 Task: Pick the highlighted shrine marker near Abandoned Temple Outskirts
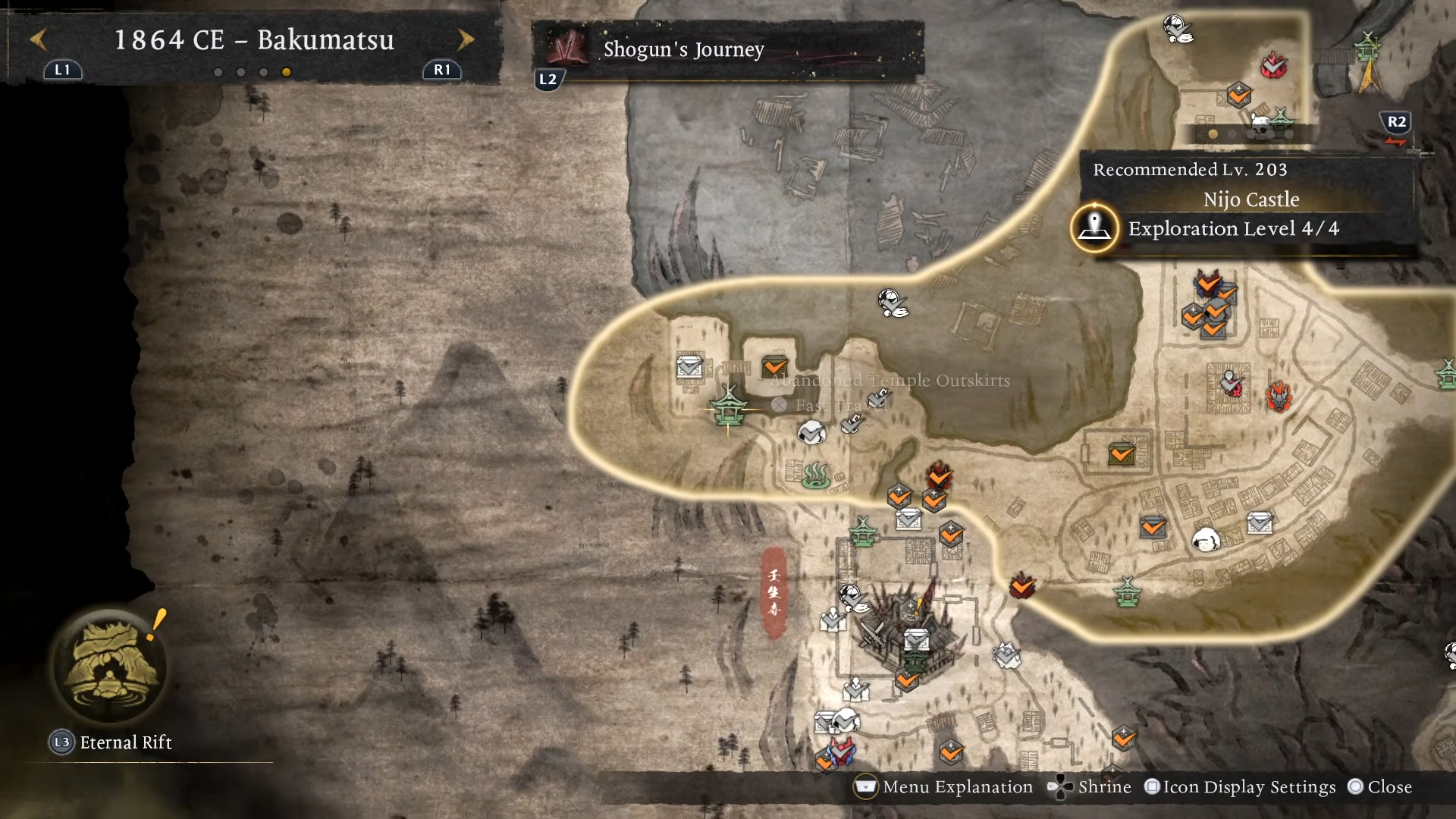729,409
